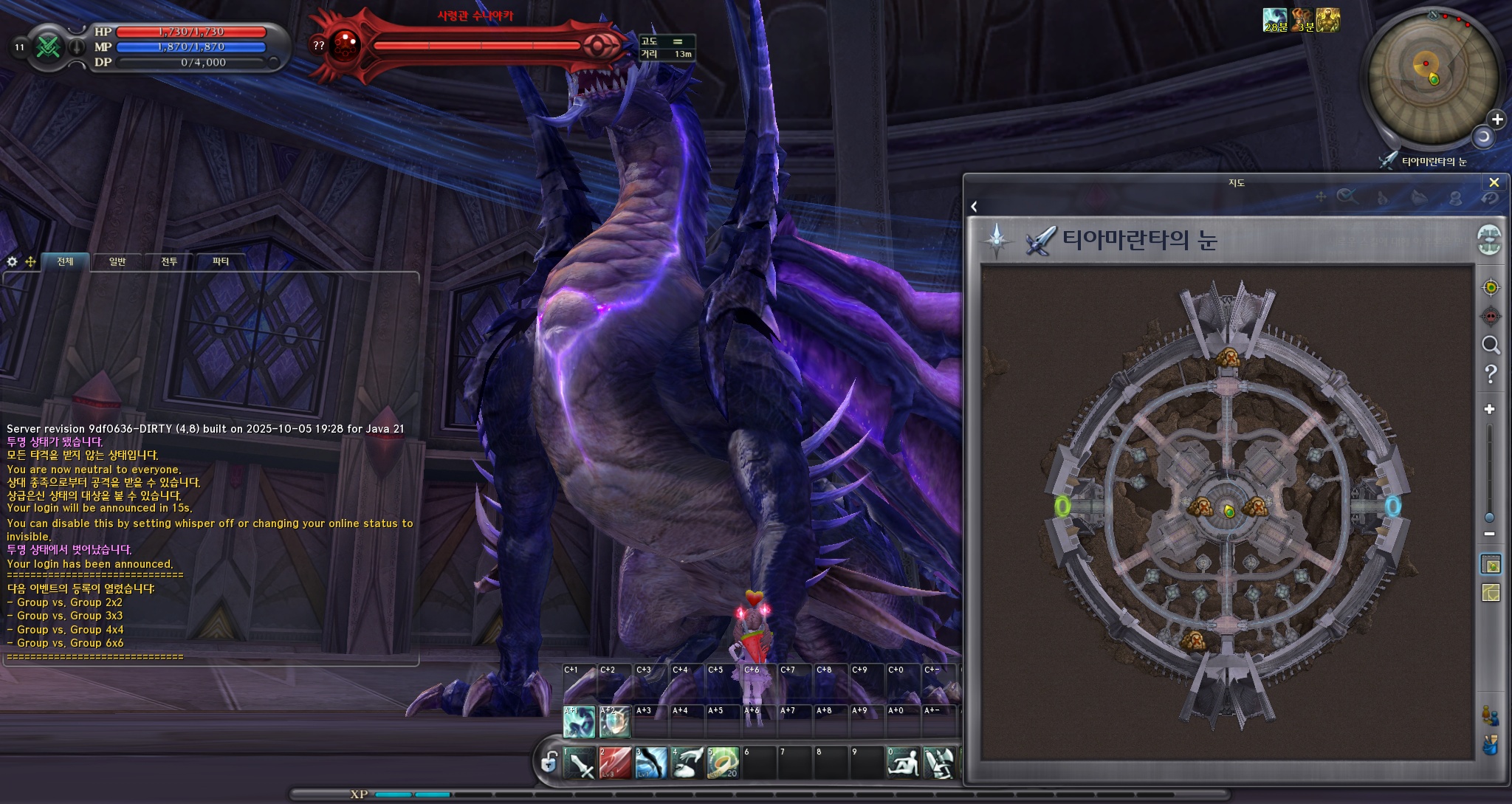This screenshot has height=804, width=1512.
Task: Activate the sitting rest action in slot 0
Action: [x=903, y=763]
